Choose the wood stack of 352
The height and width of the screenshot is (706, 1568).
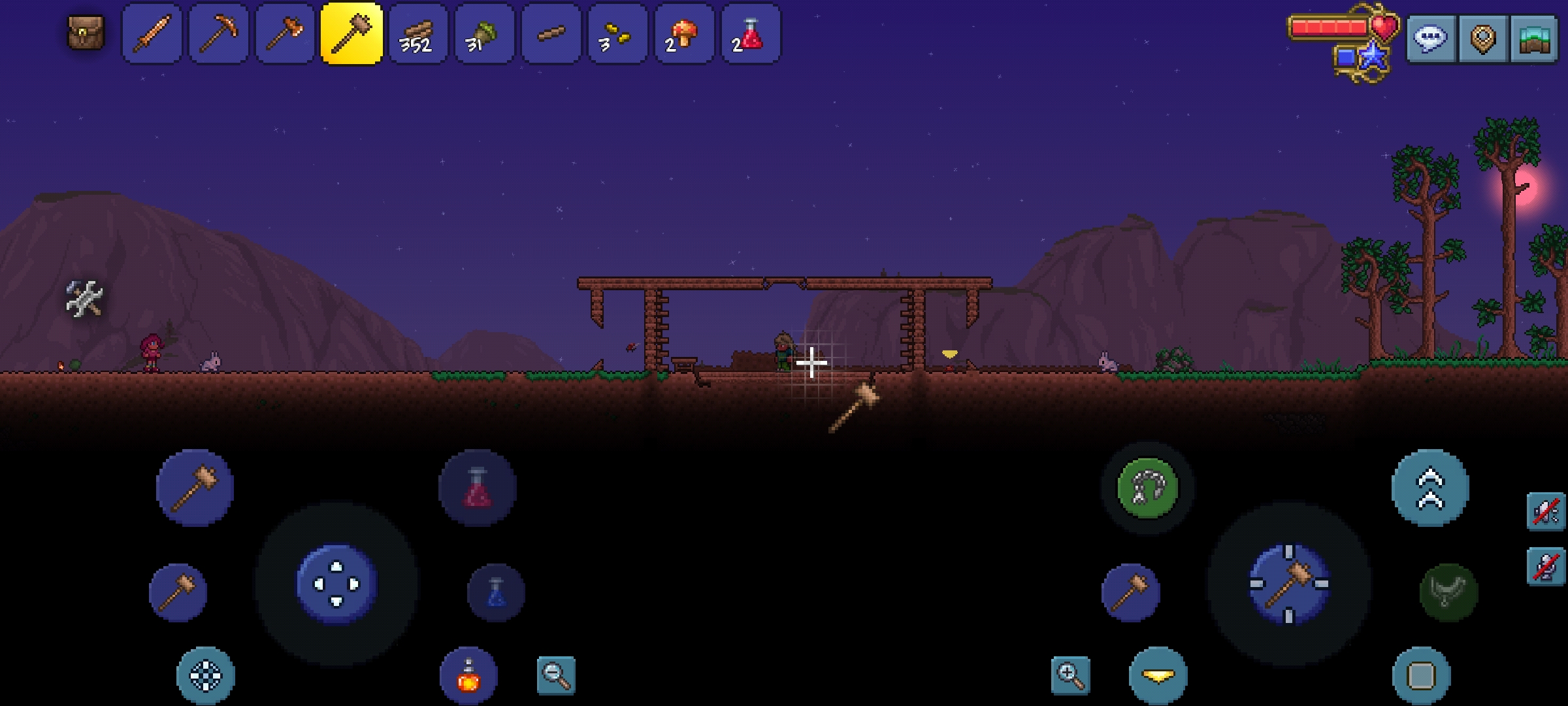pyautogui.click(x=418, y=34)
